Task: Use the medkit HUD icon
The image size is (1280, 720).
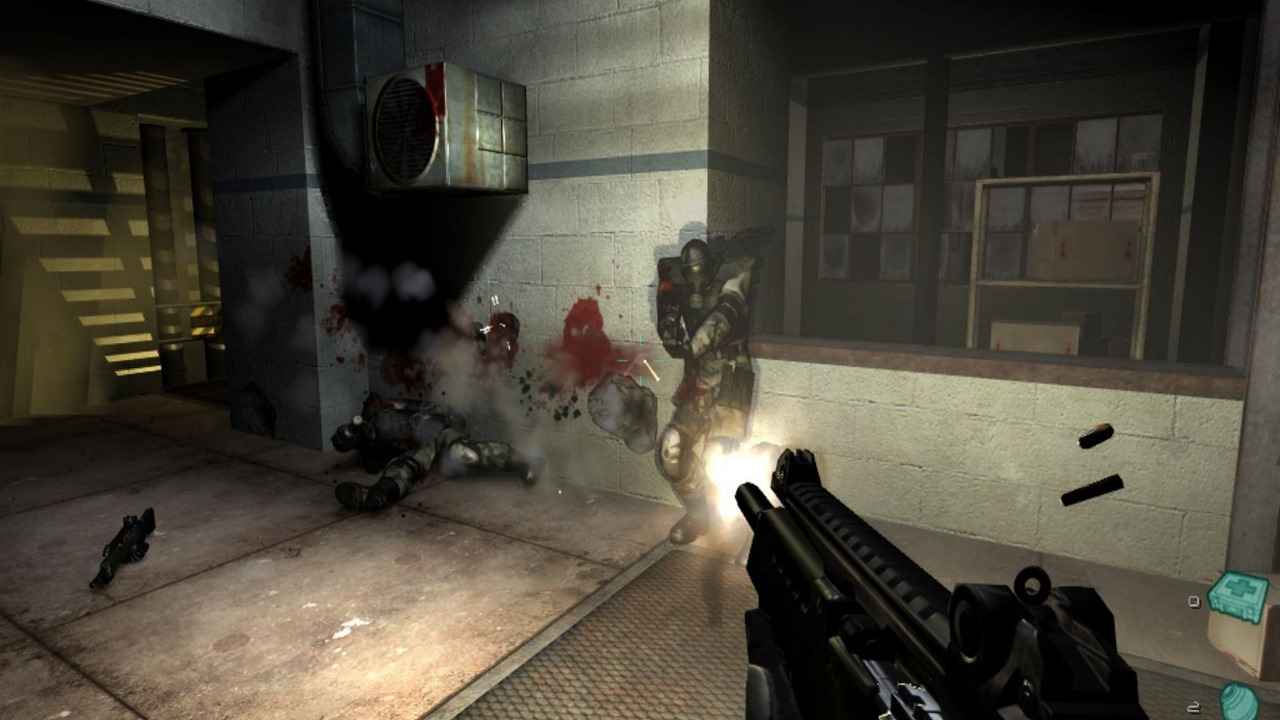Action: tap(1238, 597)
